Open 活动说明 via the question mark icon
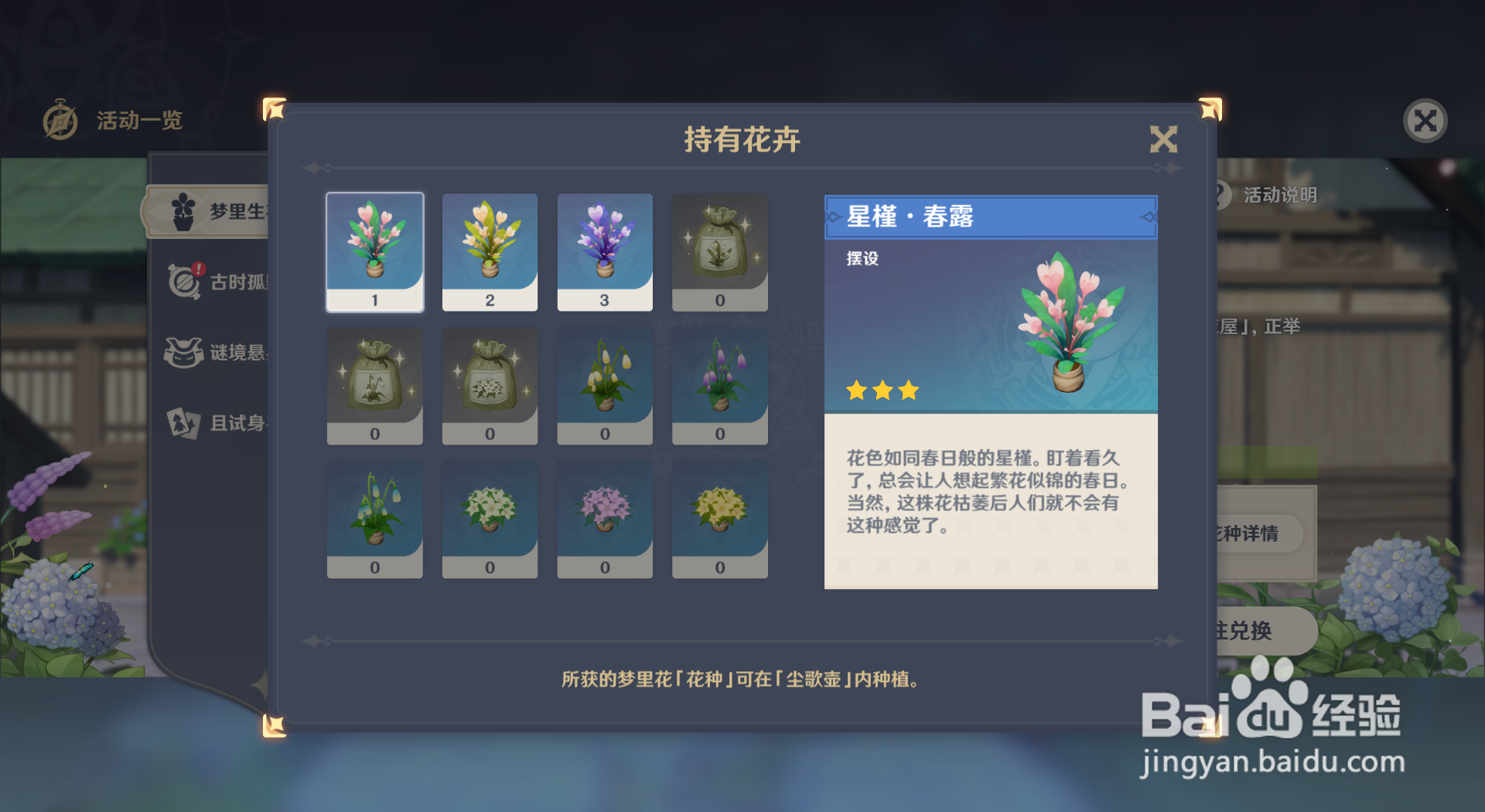 click(x=1220, y=195)
